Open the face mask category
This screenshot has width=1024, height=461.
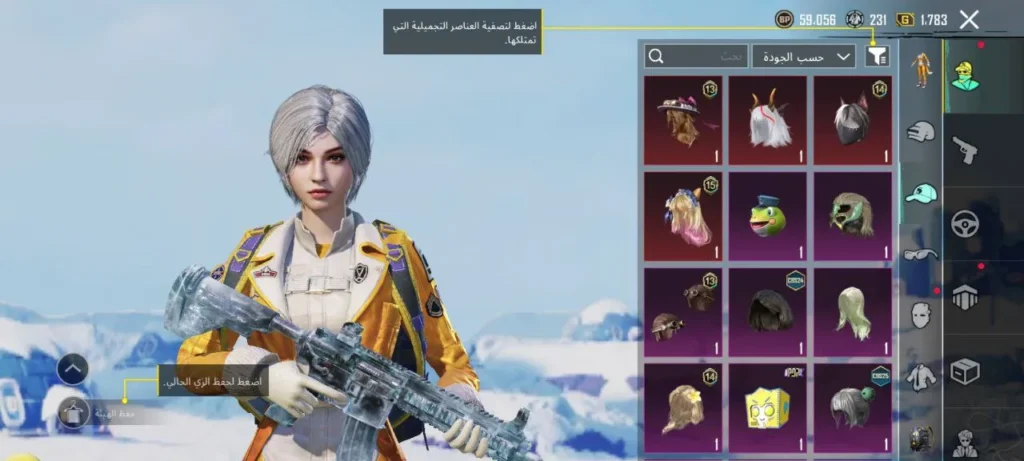tap(921, 316)
